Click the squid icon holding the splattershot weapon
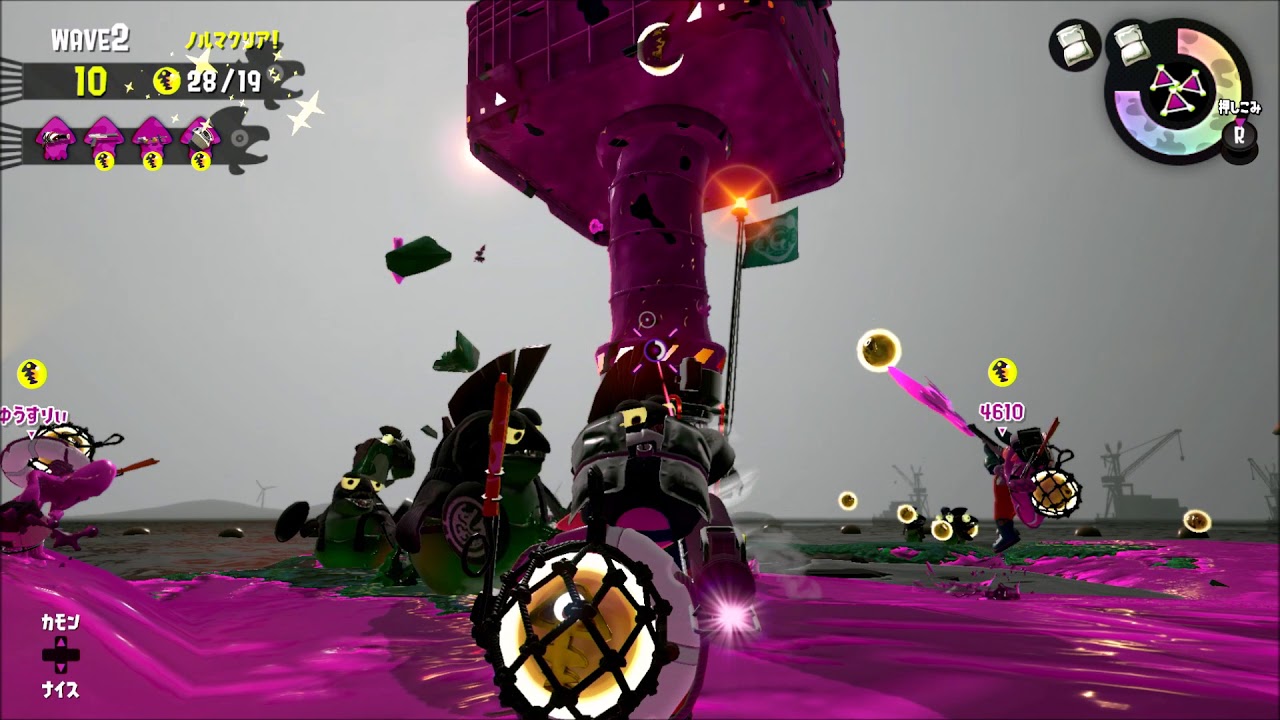 103,137
